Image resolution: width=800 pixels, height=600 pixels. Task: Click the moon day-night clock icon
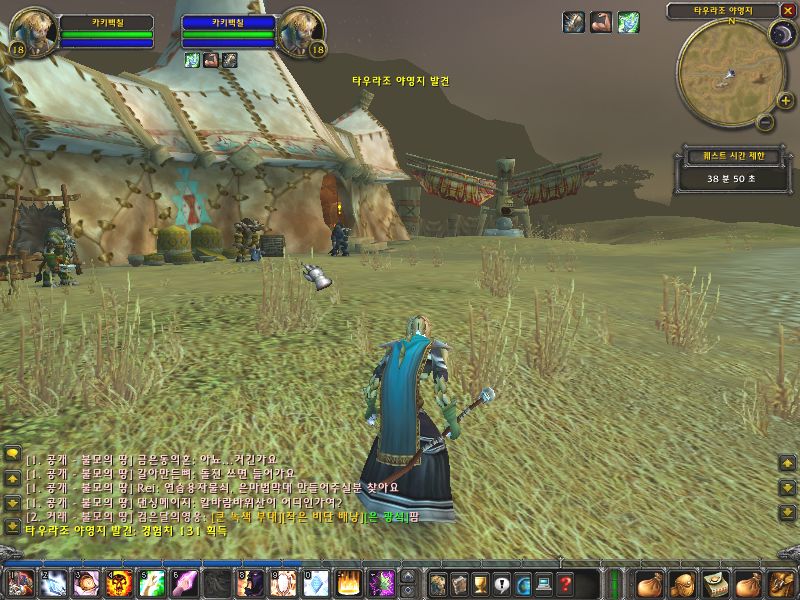[780, 35]
